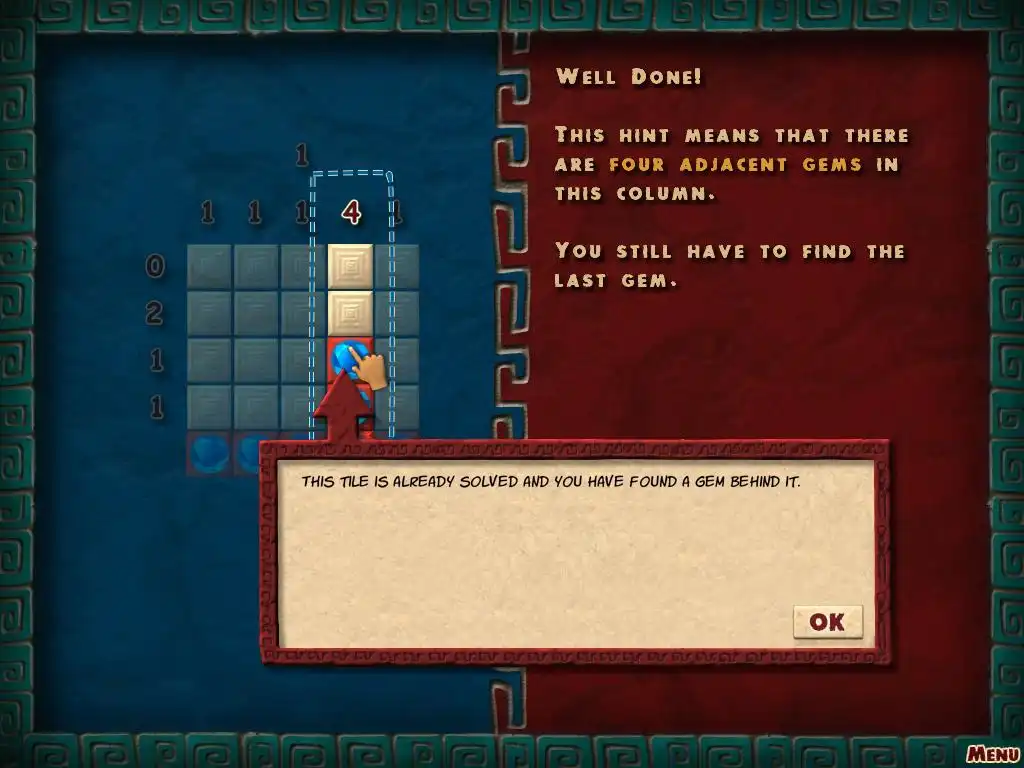Click the top cream tile in the highlighted column
Viewport: 1024px width, 768px height.
(x=350, y=266)
